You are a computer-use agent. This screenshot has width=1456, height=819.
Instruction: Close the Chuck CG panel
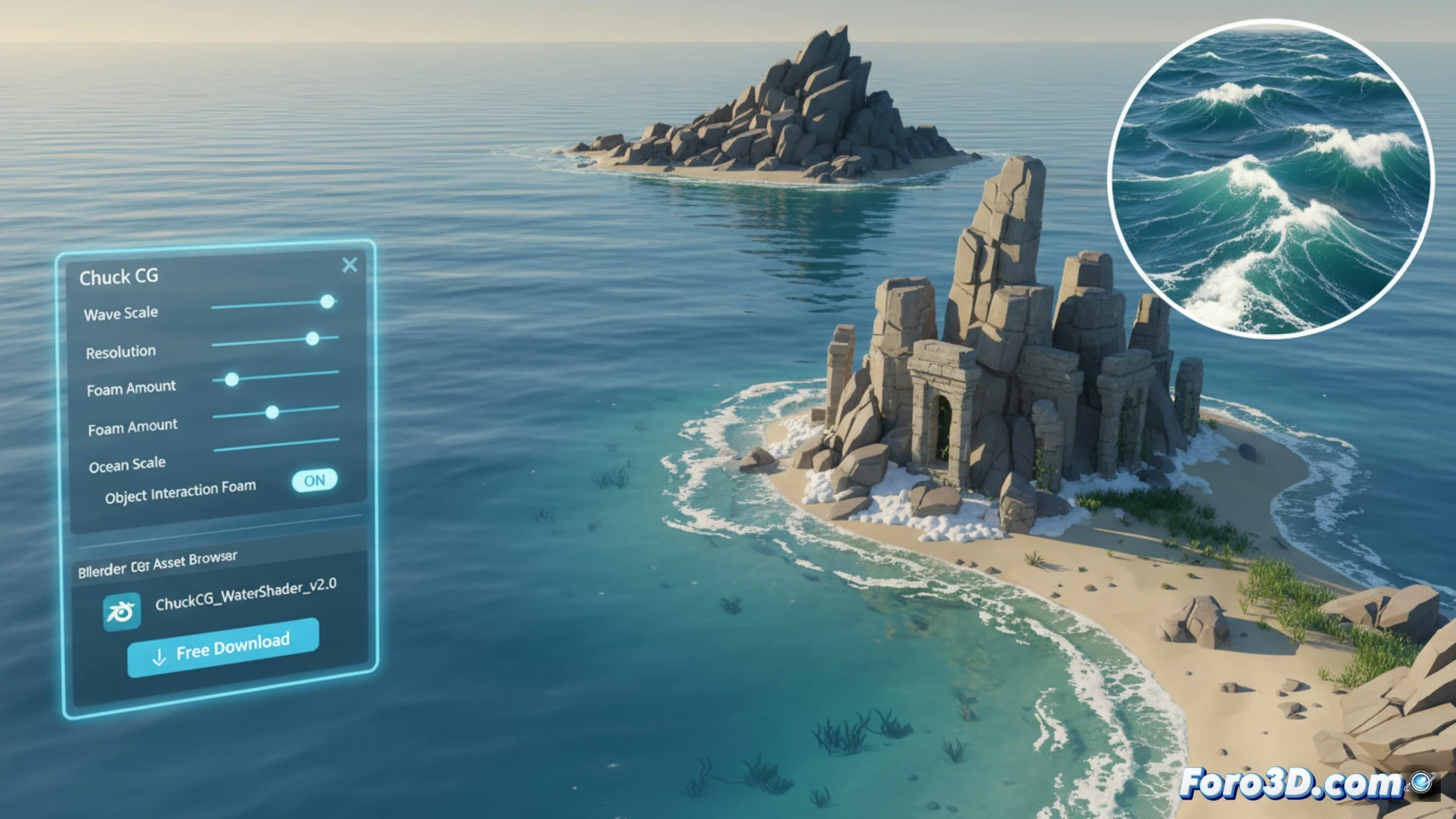[350, 265]
